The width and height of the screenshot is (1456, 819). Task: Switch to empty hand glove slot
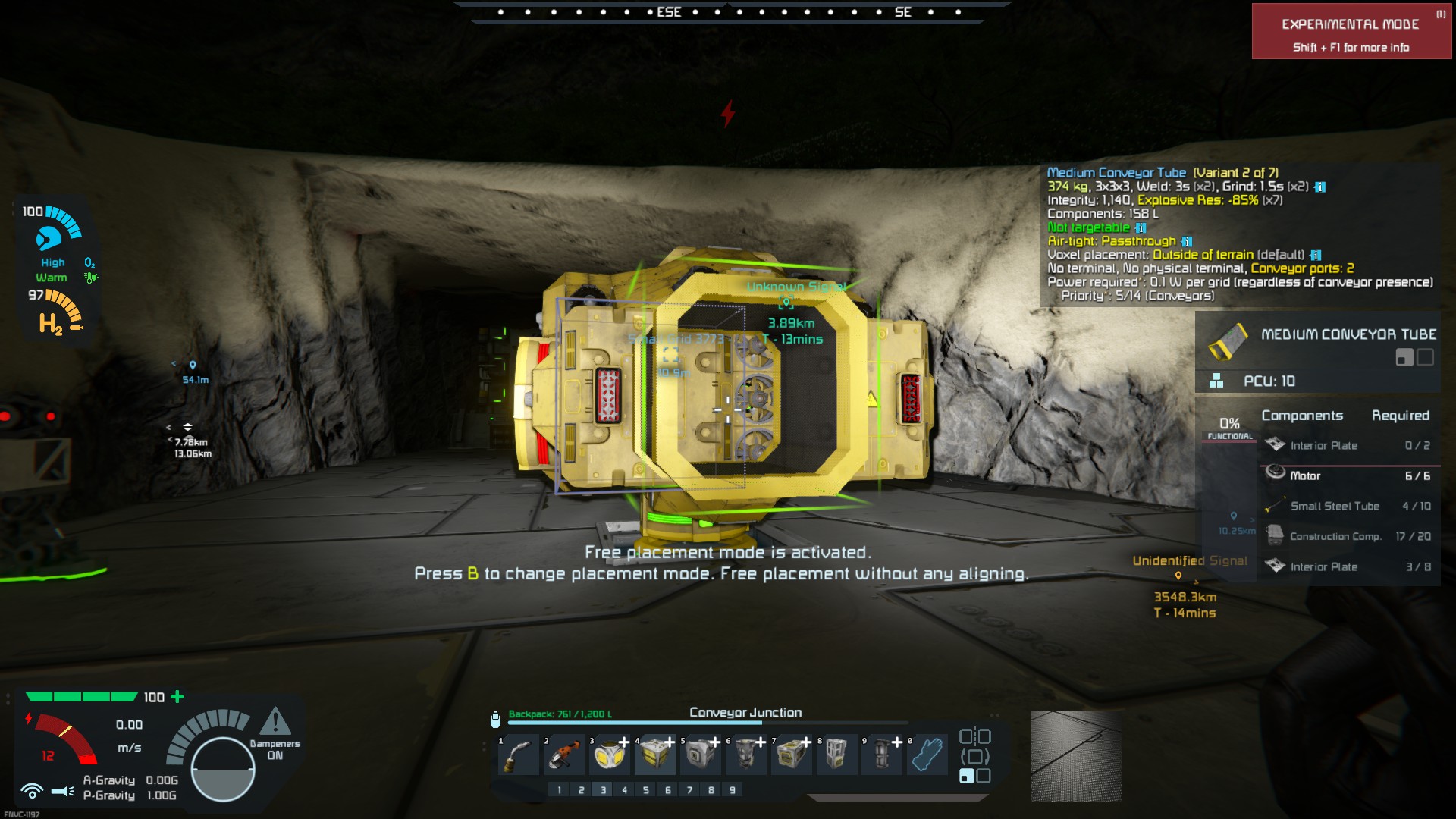[927, 755]
